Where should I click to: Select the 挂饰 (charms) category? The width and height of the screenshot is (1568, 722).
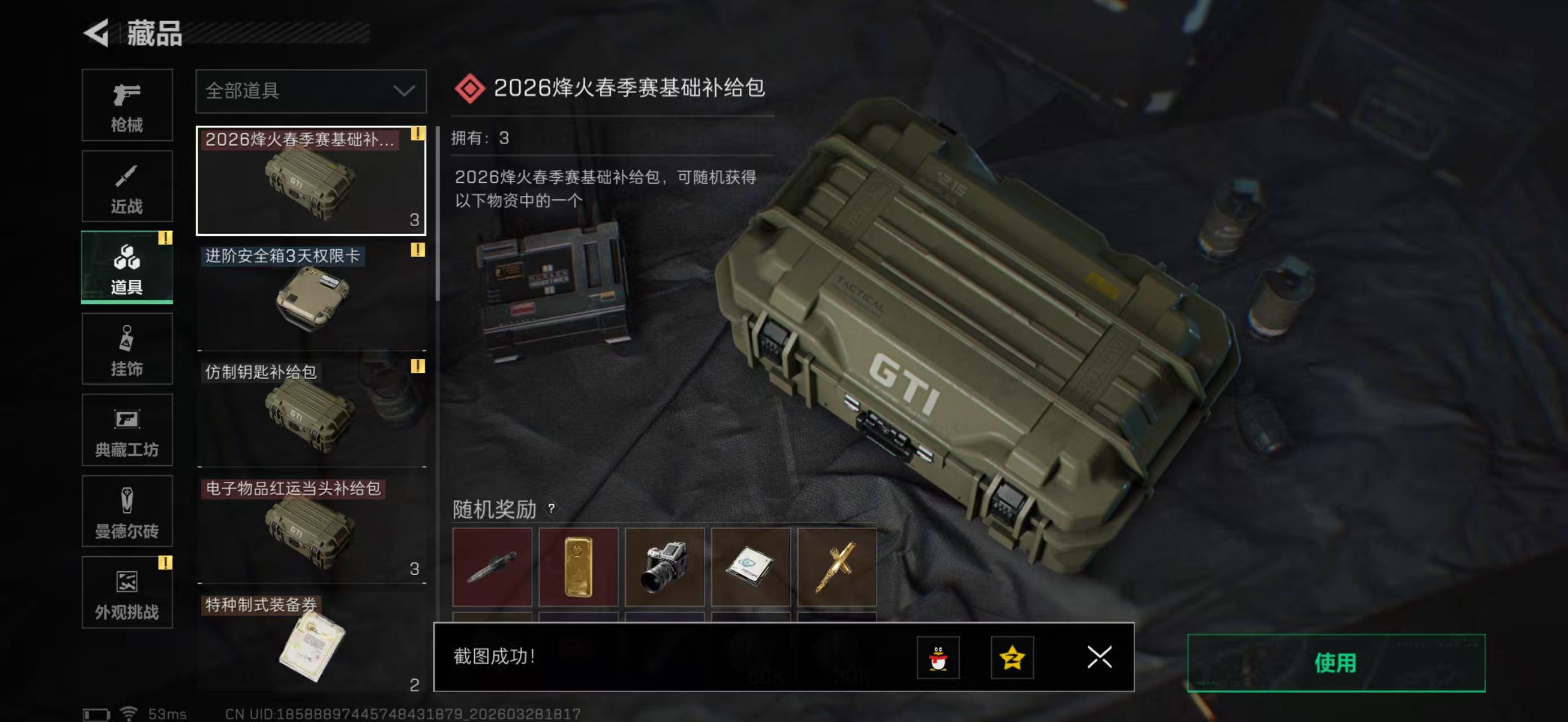pyautogui.click(x=127, y=349)
